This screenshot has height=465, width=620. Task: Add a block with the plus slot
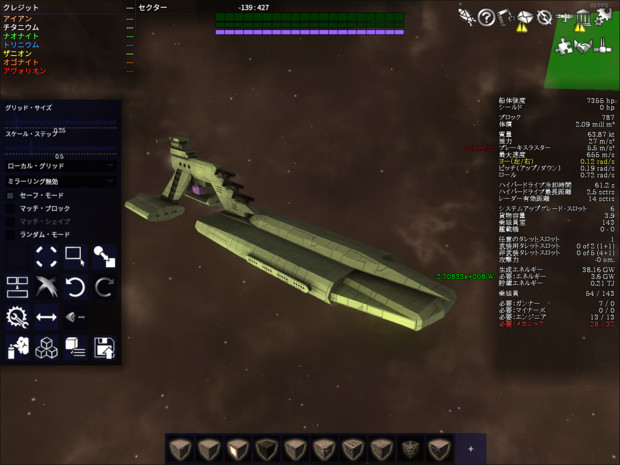pos(470,448)
